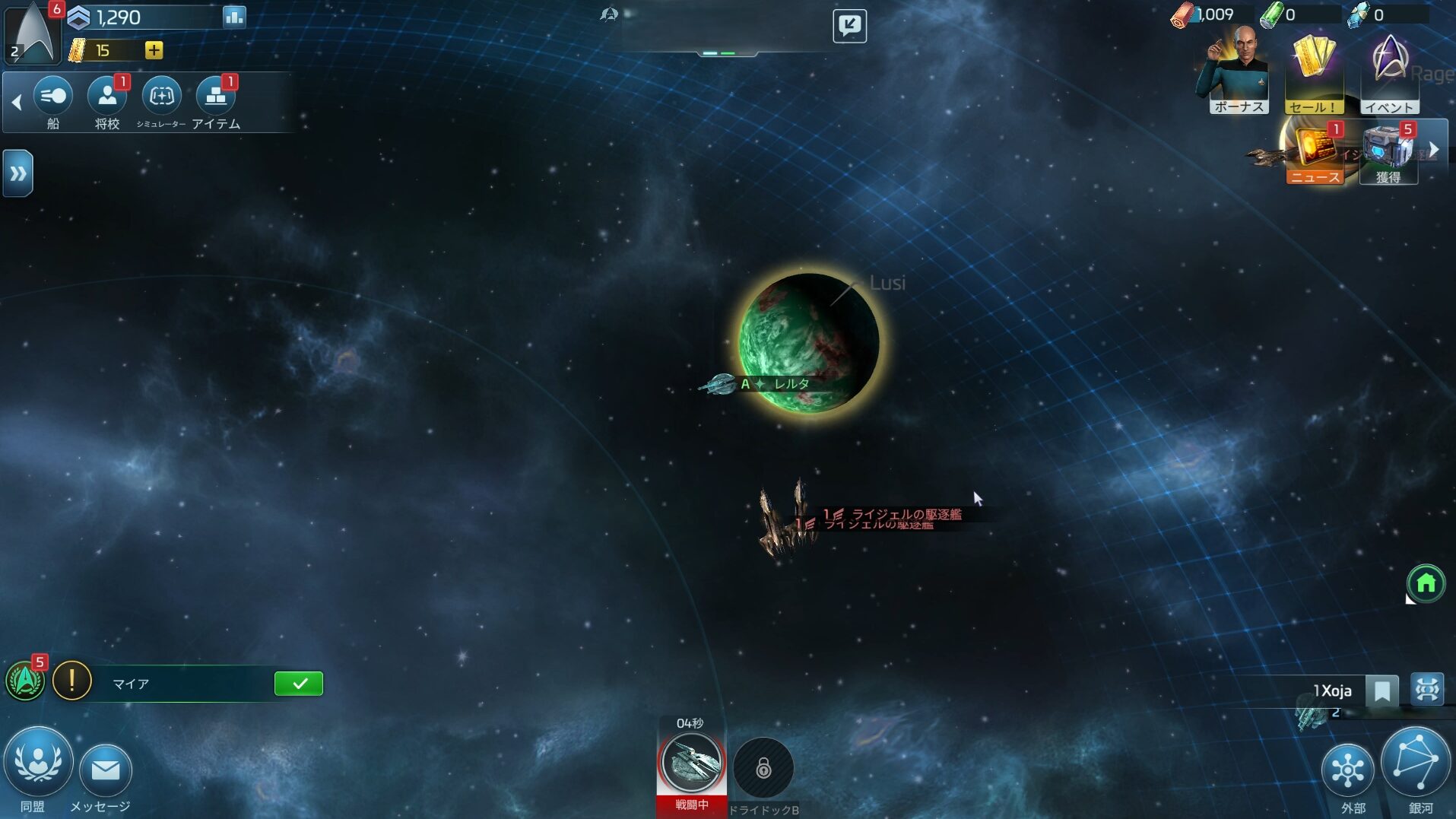The width and height of the screenshot is (1456, 819).
Task: Claim the ボーナス offer with Picard
Action: coord(1238,73)
